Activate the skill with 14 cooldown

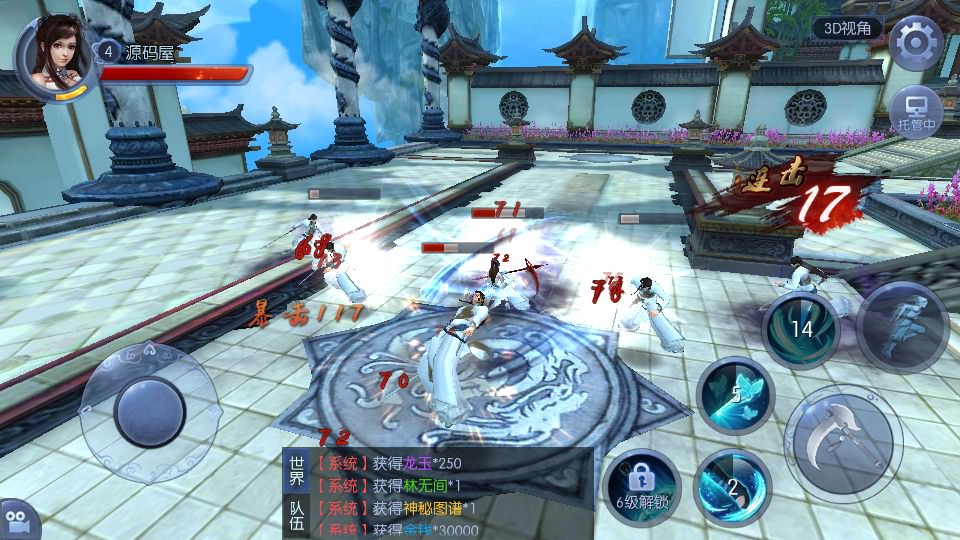click(x=801, y=329)
